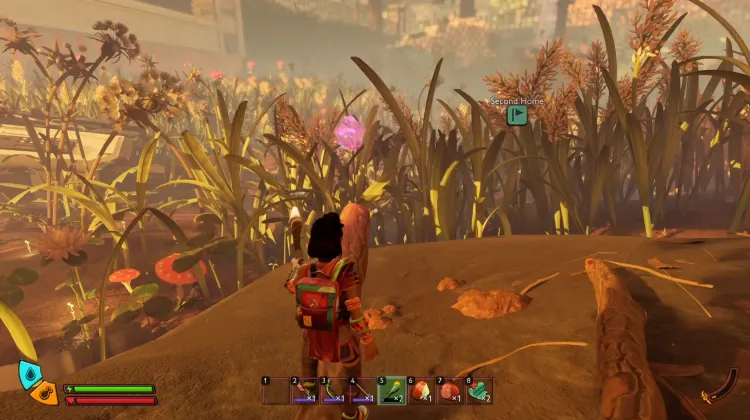Choose the torch in highlighted slot 5

click(392, 391)
